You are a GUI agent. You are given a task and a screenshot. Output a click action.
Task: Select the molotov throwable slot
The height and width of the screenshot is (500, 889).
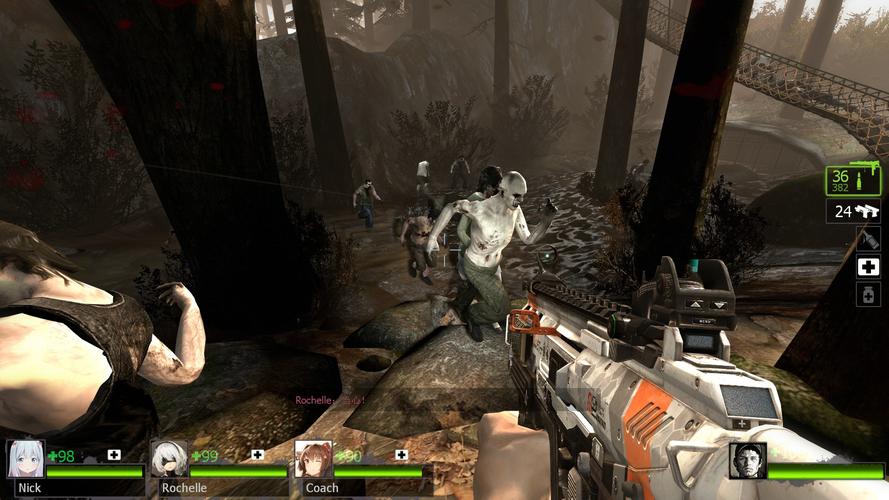tap(868, 239)
